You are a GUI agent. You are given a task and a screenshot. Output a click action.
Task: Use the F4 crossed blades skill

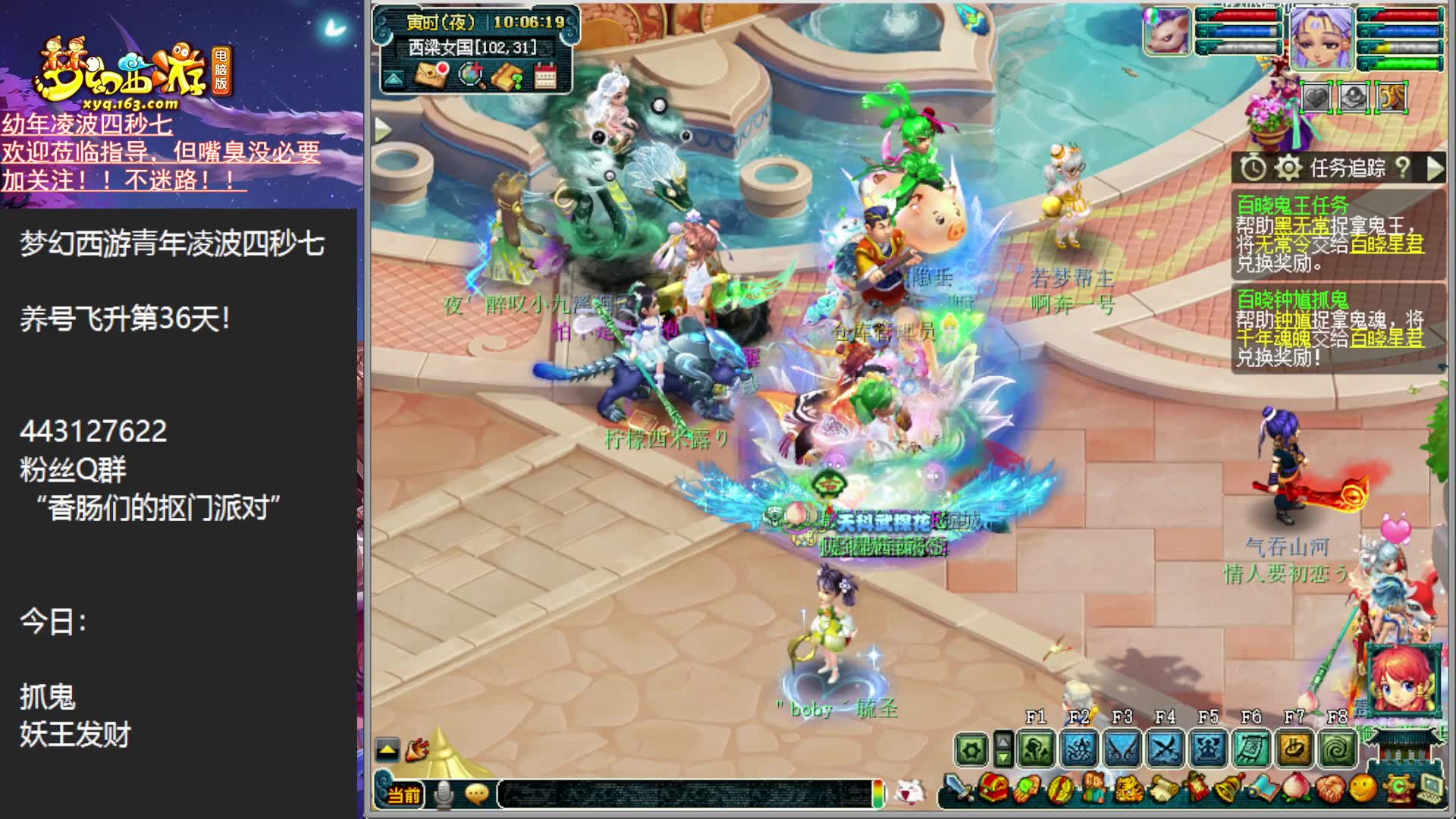point(1165,749)
